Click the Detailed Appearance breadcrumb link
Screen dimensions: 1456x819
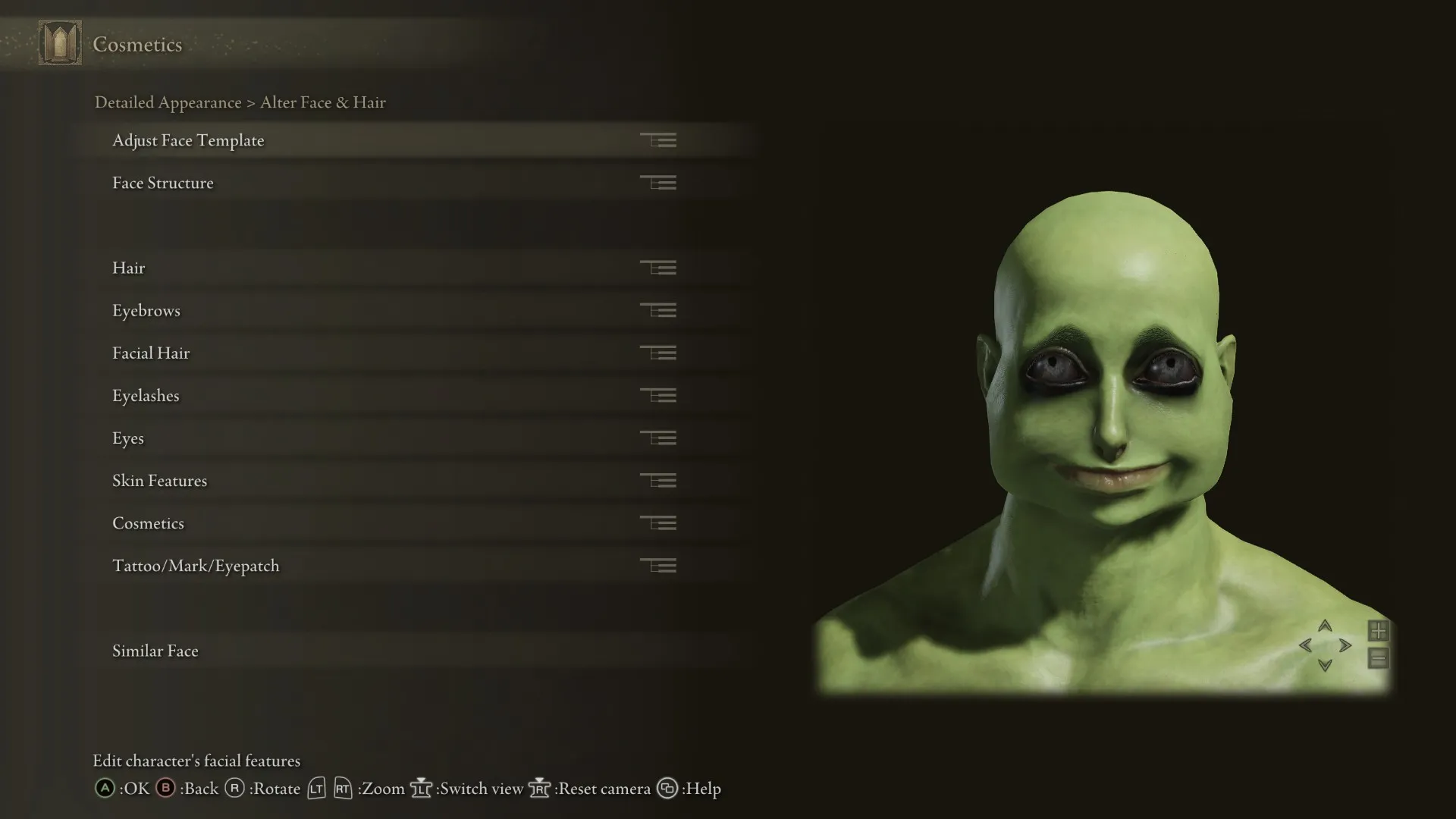[168, 102]
